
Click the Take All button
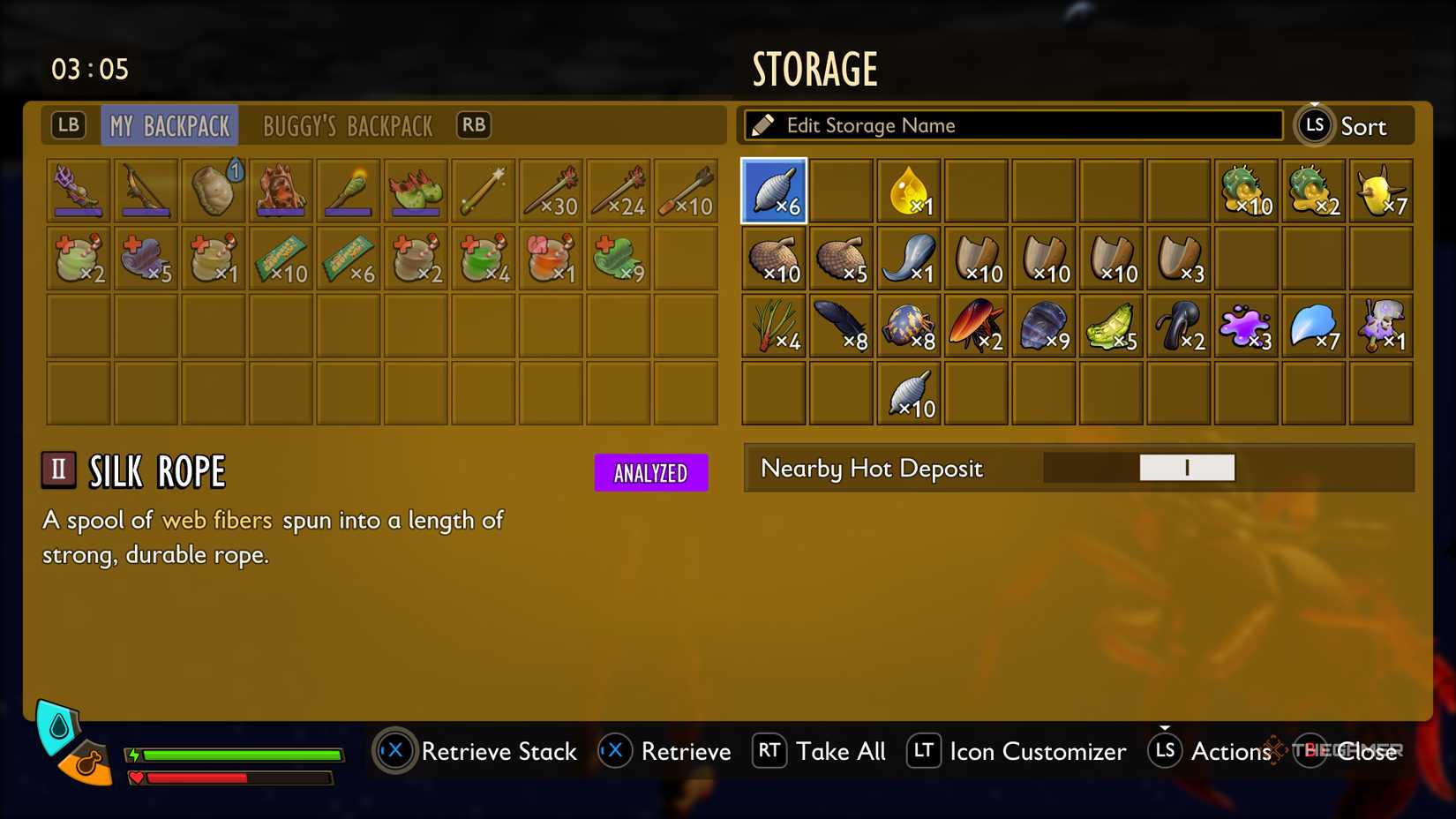click(840, 751)
